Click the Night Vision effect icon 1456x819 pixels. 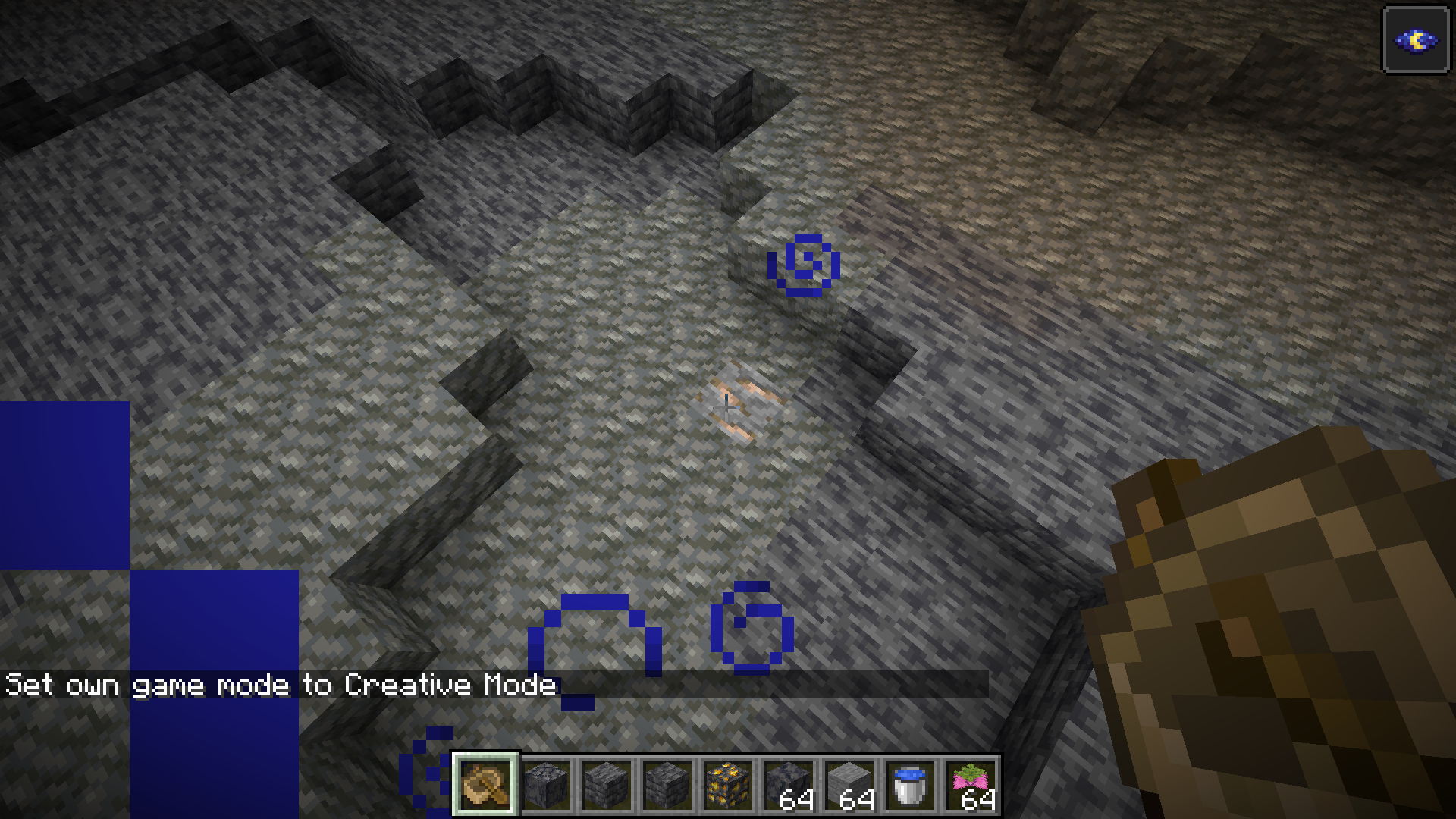(x=1416, y=40)
